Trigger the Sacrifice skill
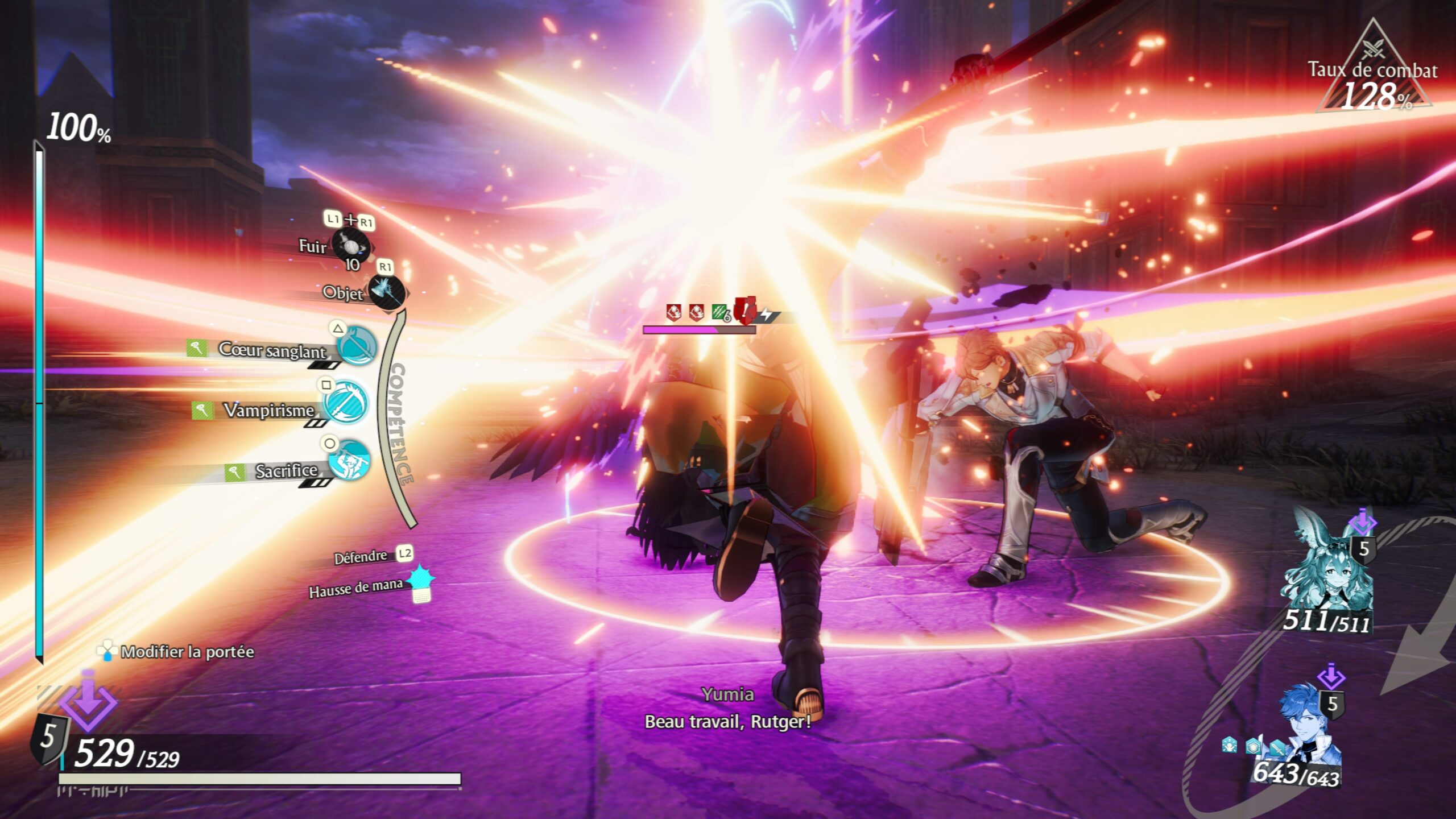 (349, 461)
